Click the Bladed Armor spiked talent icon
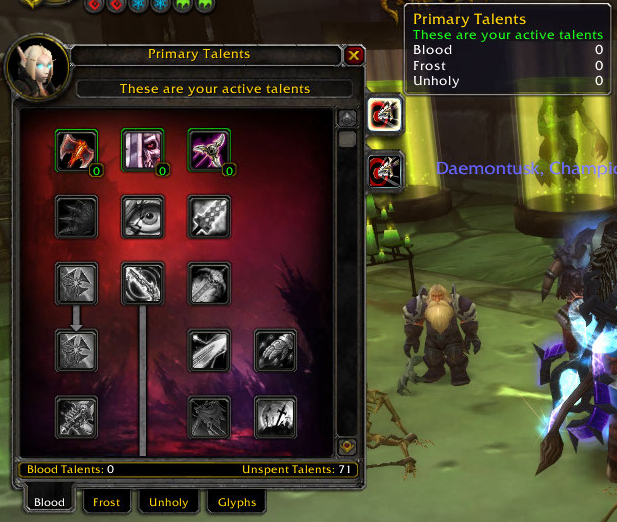617x522 pixels. click(76, 216)
